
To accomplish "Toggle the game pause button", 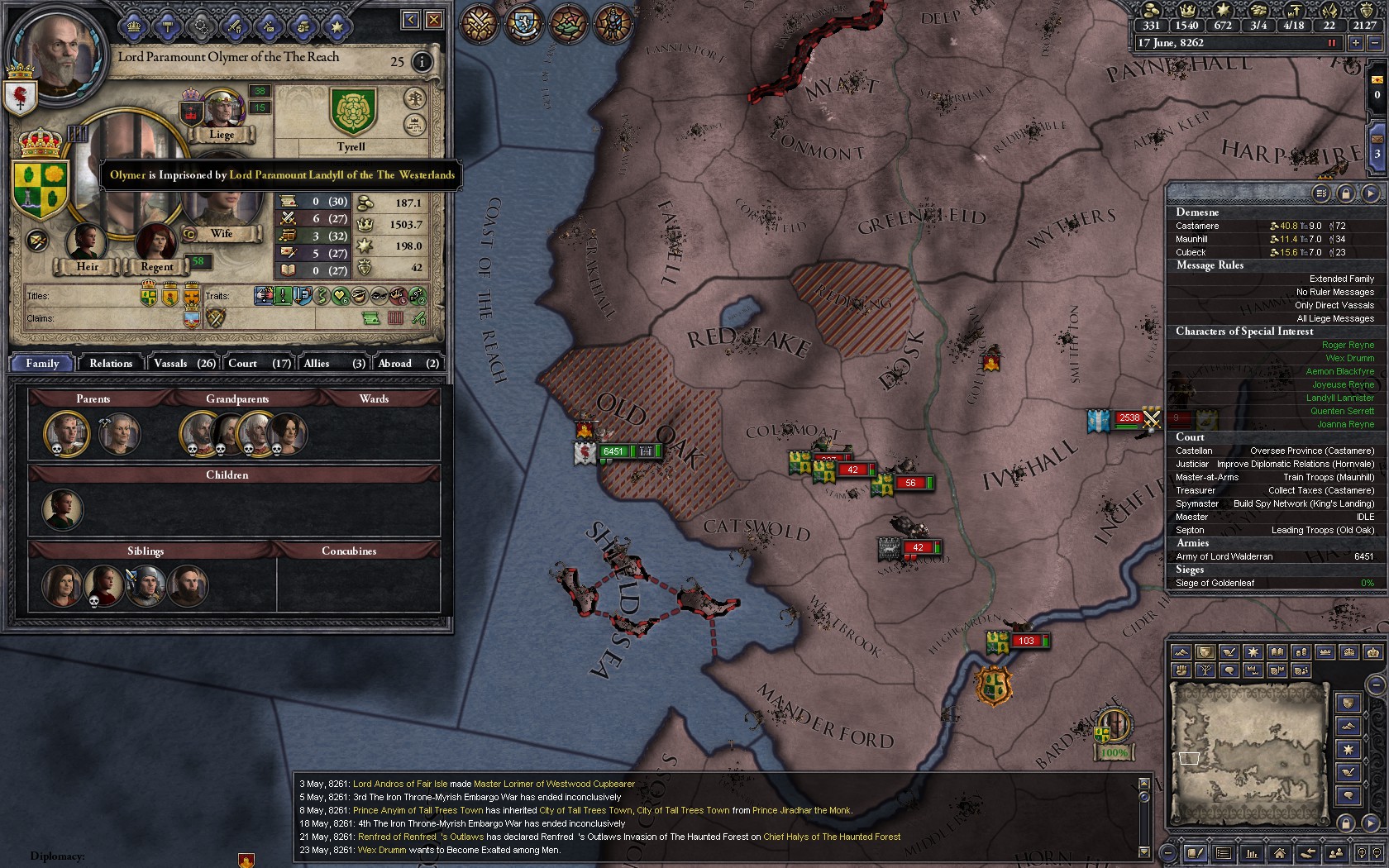I will coord(1331,43).
